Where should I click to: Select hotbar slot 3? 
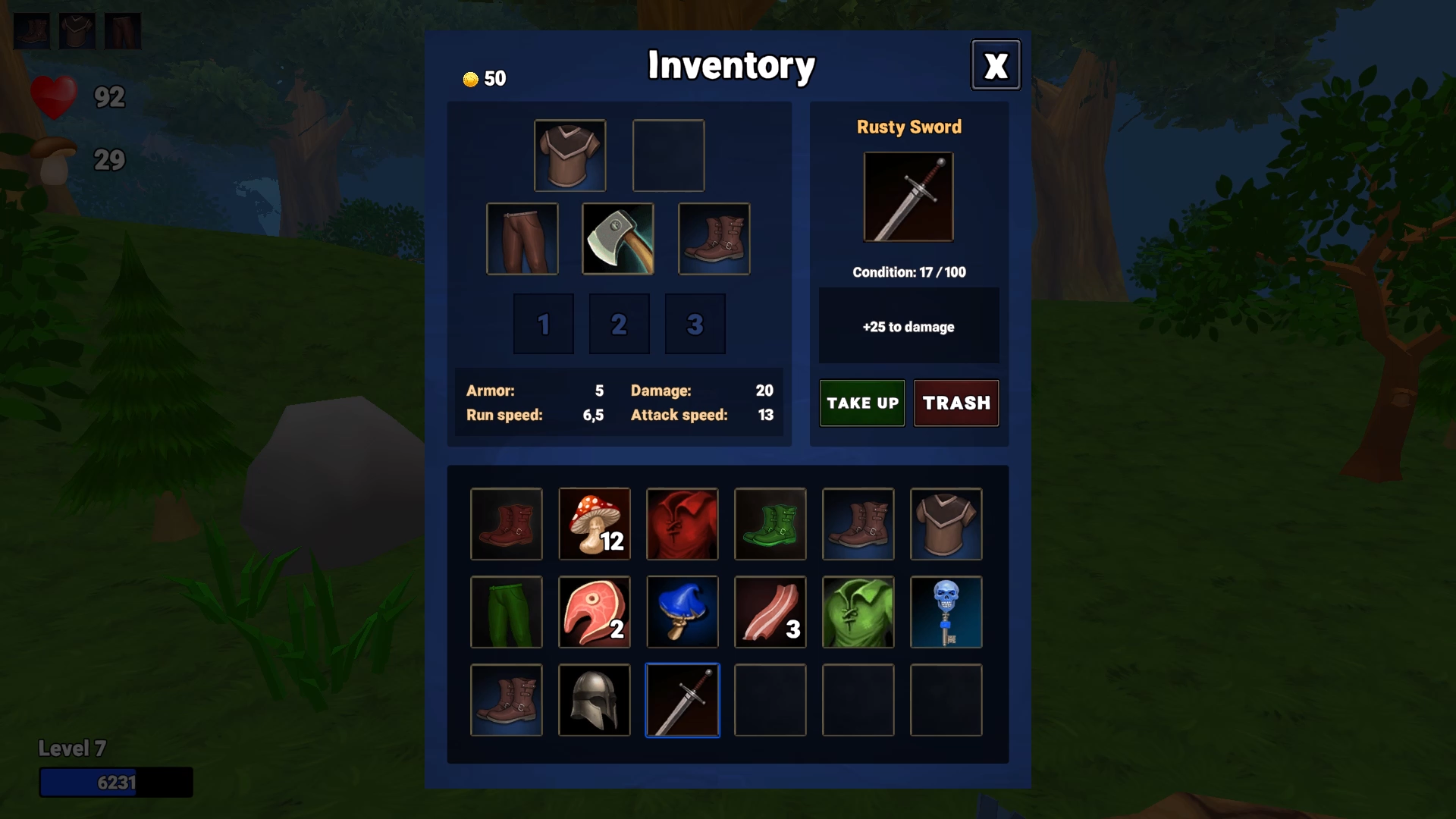point(695,324)
